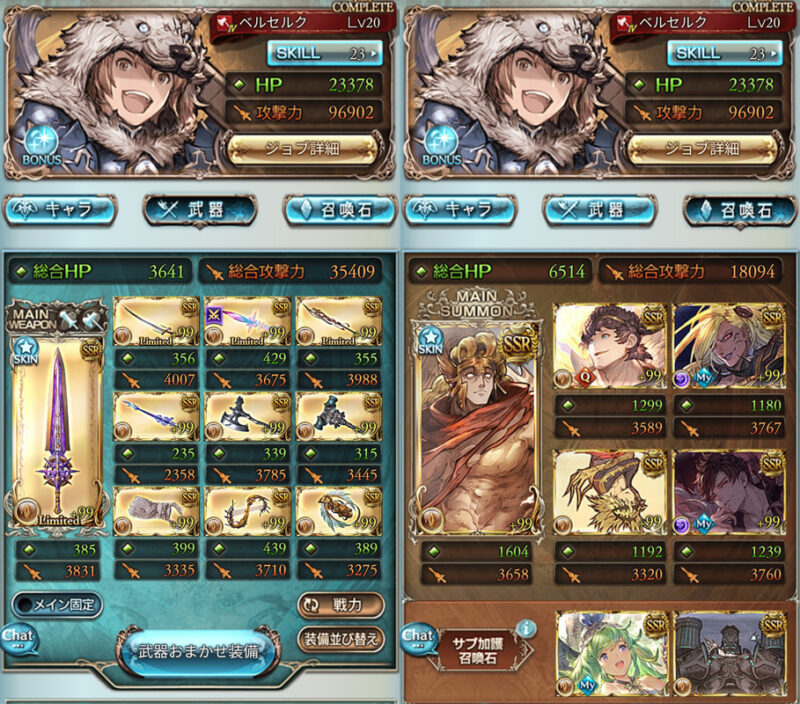
Task: Pick the curved blade with 4007 attack
Action: [156, 320]
